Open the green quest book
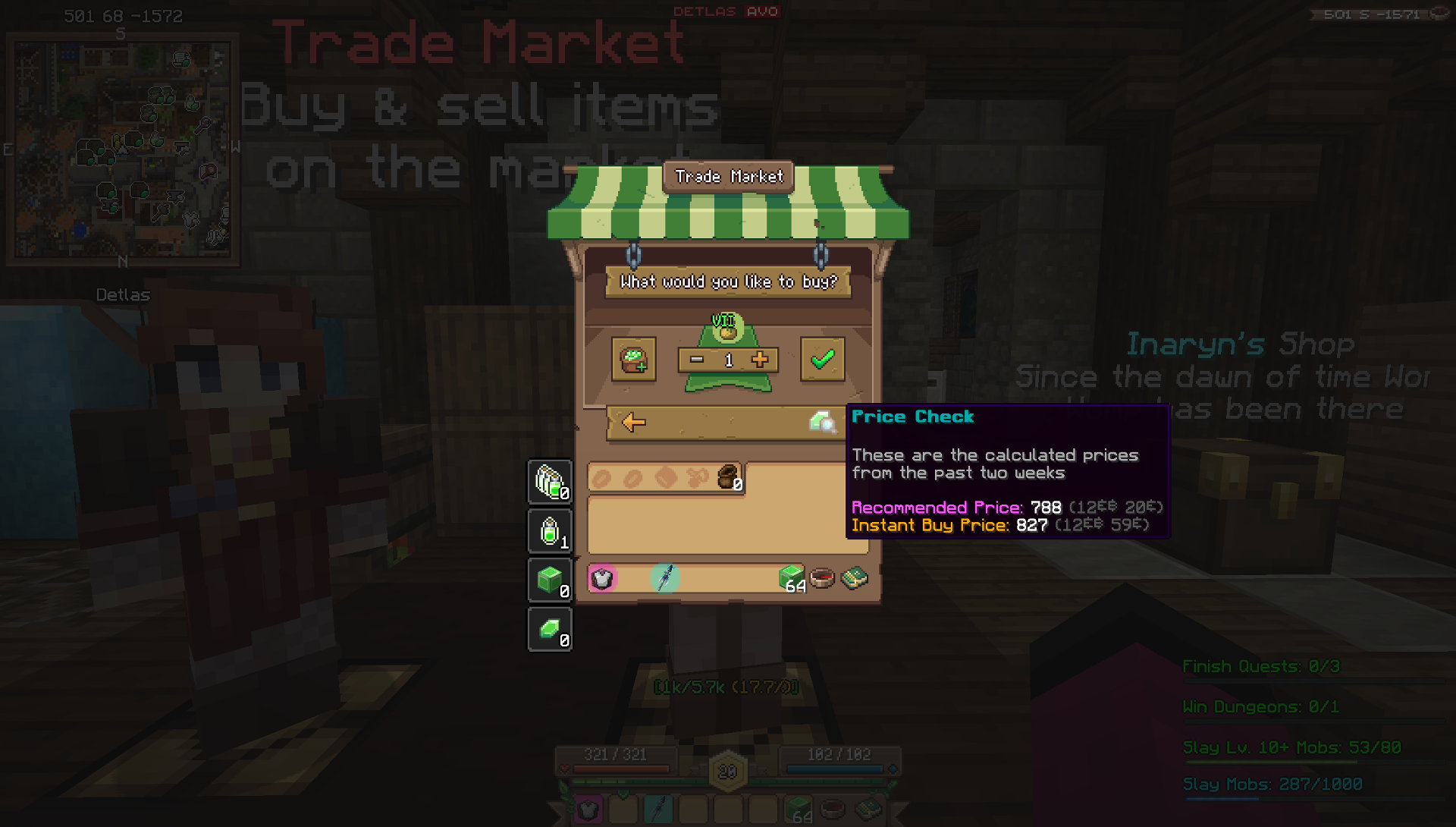Viewport: 1456px width, 827px height. click(854, 578)
